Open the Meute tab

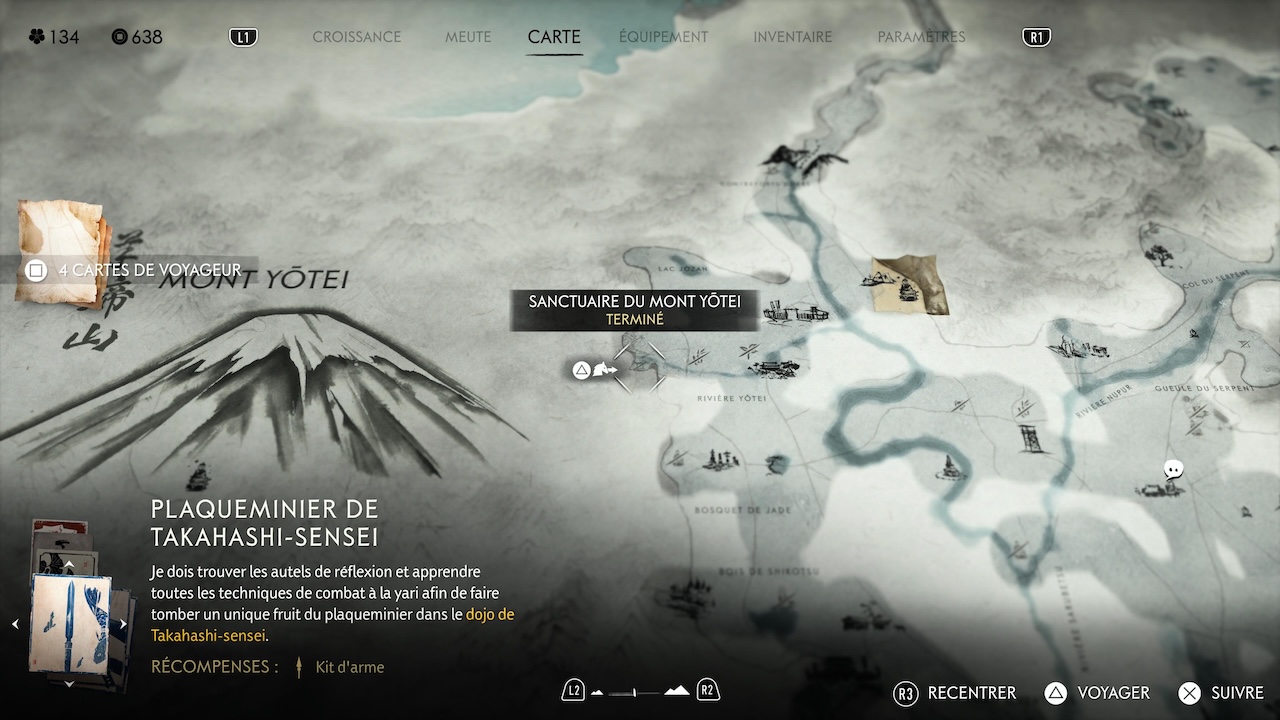click(468, 37)
